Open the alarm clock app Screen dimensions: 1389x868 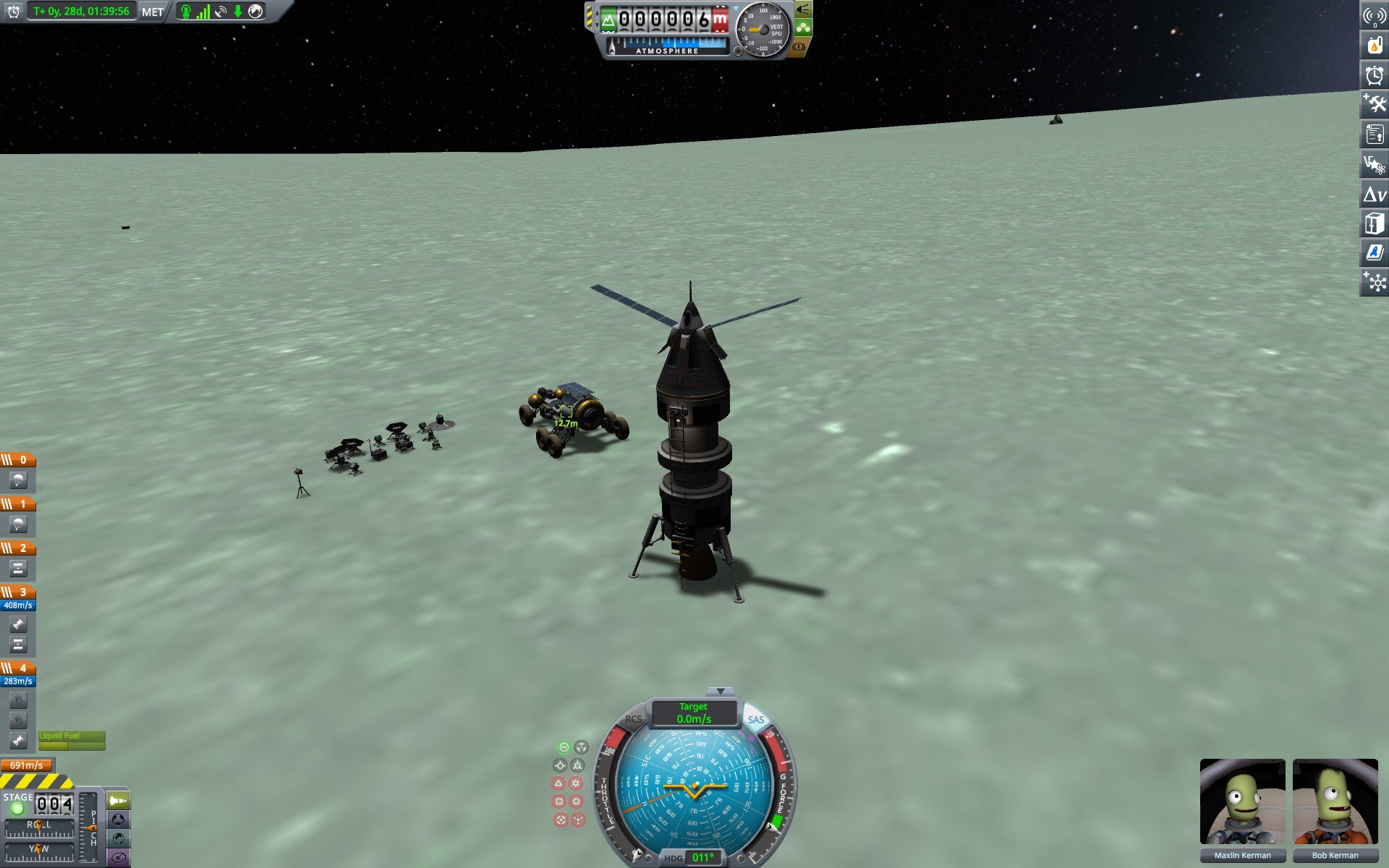point(1374,75)
